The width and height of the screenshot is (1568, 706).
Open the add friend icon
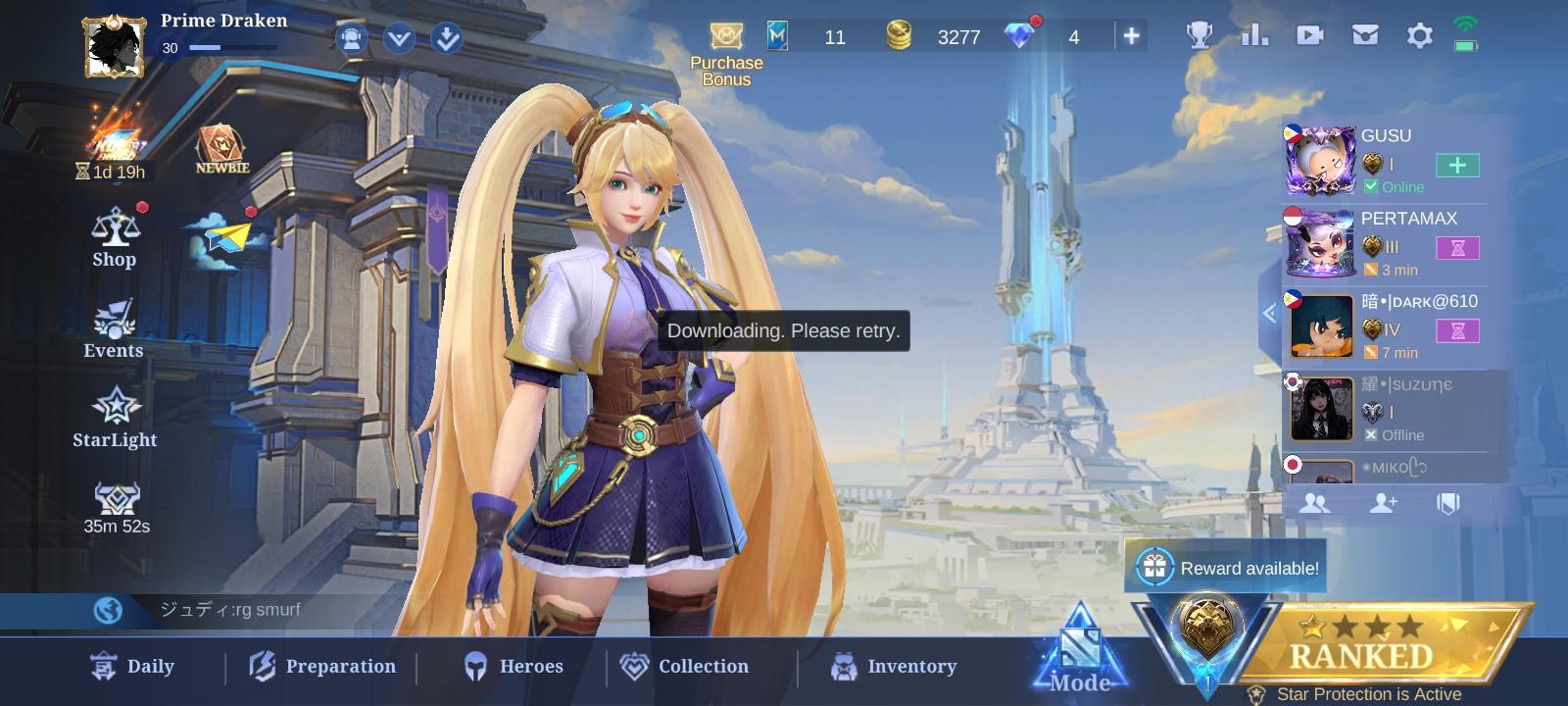[x=1384, y=503]
